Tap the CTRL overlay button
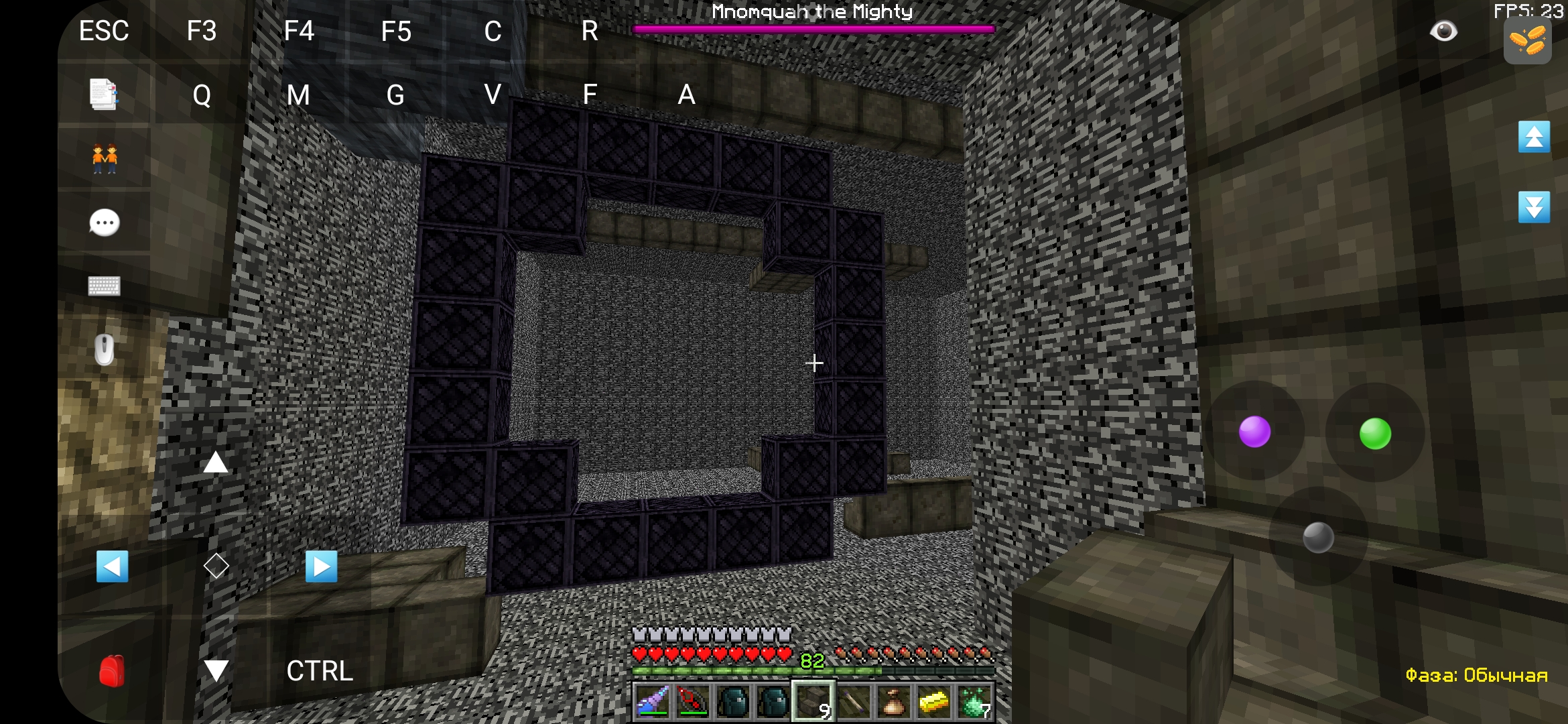This screenshot has height=724, width=1568. [x=320, y=671]
